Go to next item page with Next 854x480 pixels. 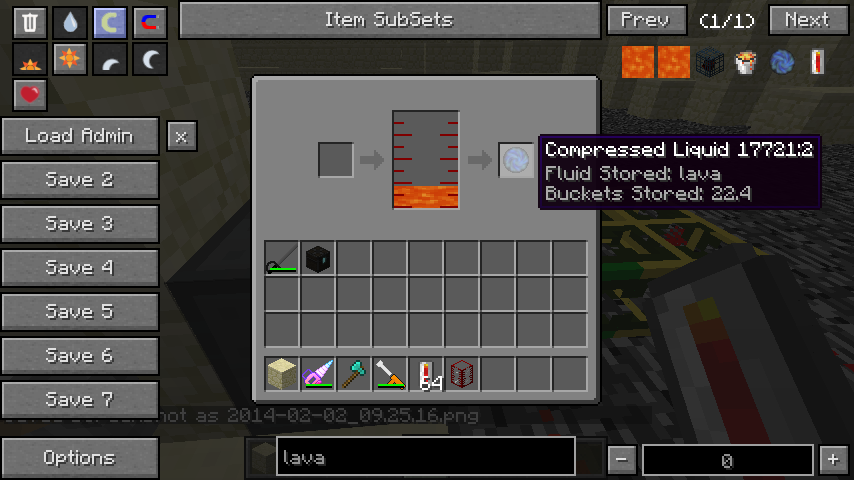(x=807, y=20)
